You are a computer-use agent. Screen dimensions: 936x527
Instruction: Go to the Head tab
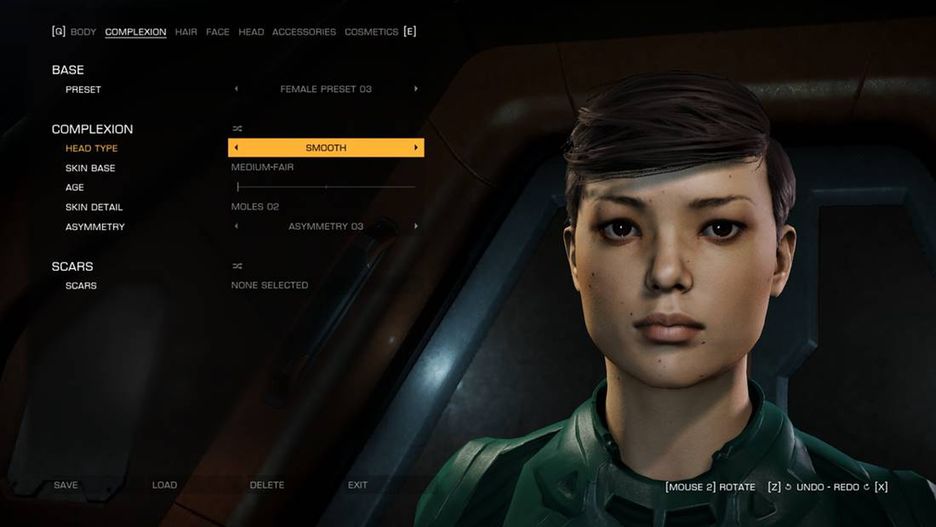click(x=251, y=32)
